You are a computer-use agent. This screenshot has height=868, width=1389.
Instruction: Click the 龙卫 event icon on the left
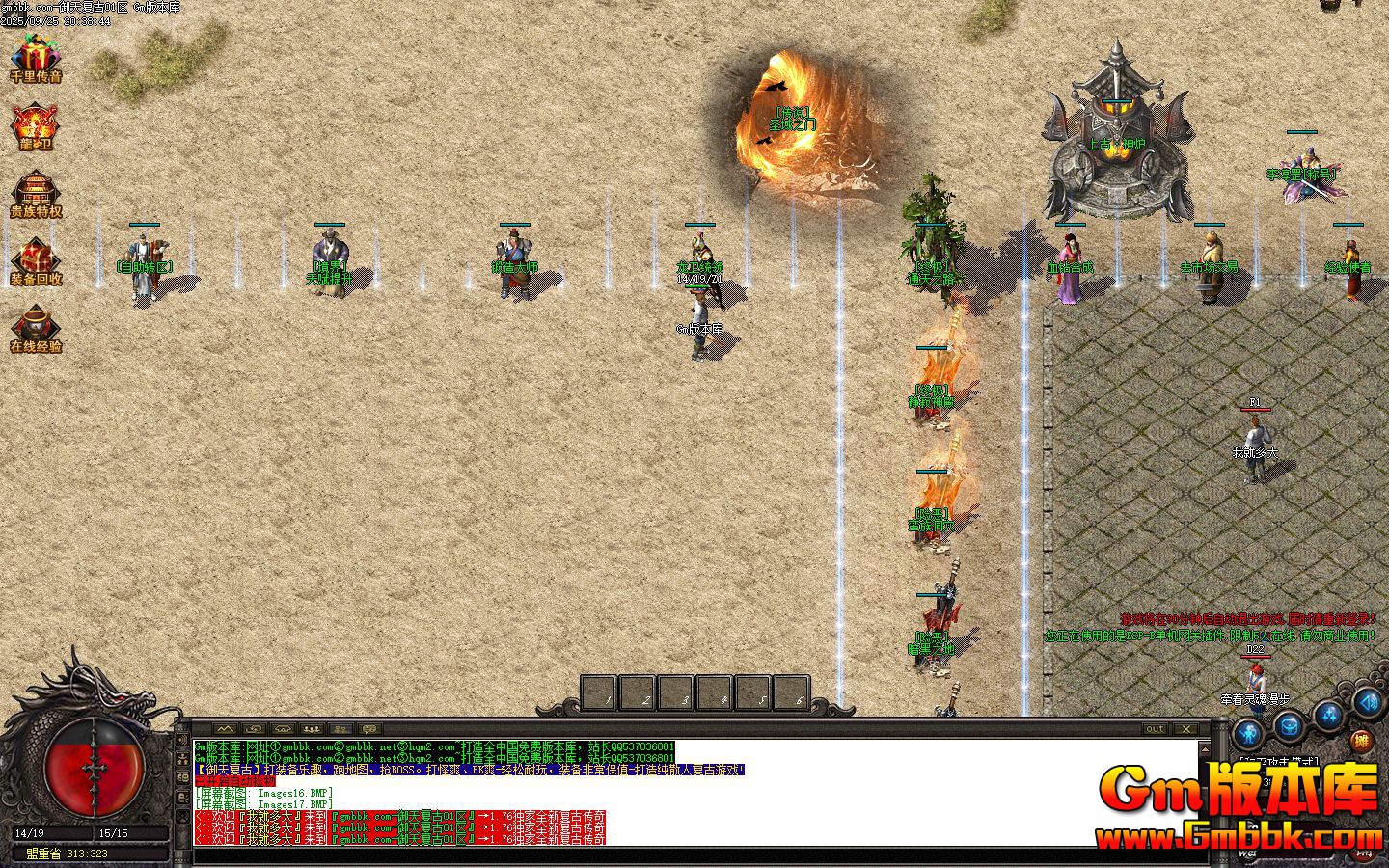point(36,125)
